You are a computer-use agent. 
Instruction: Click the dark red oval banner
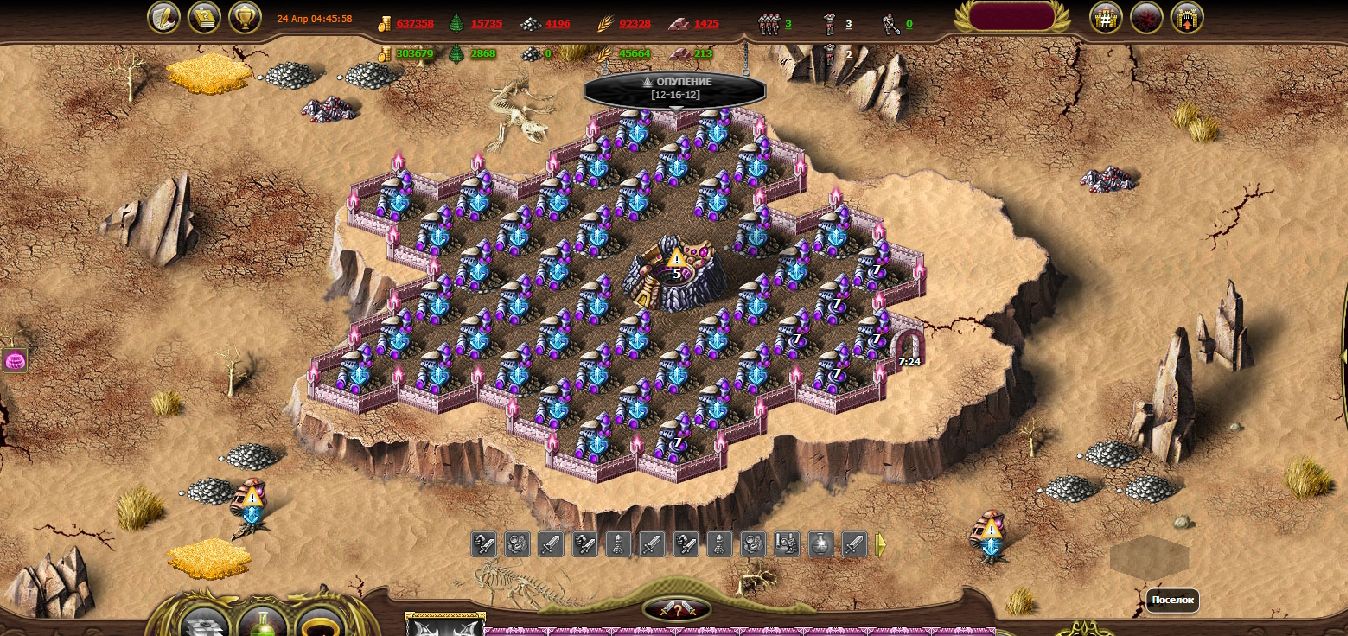(x=1019, y=16)
